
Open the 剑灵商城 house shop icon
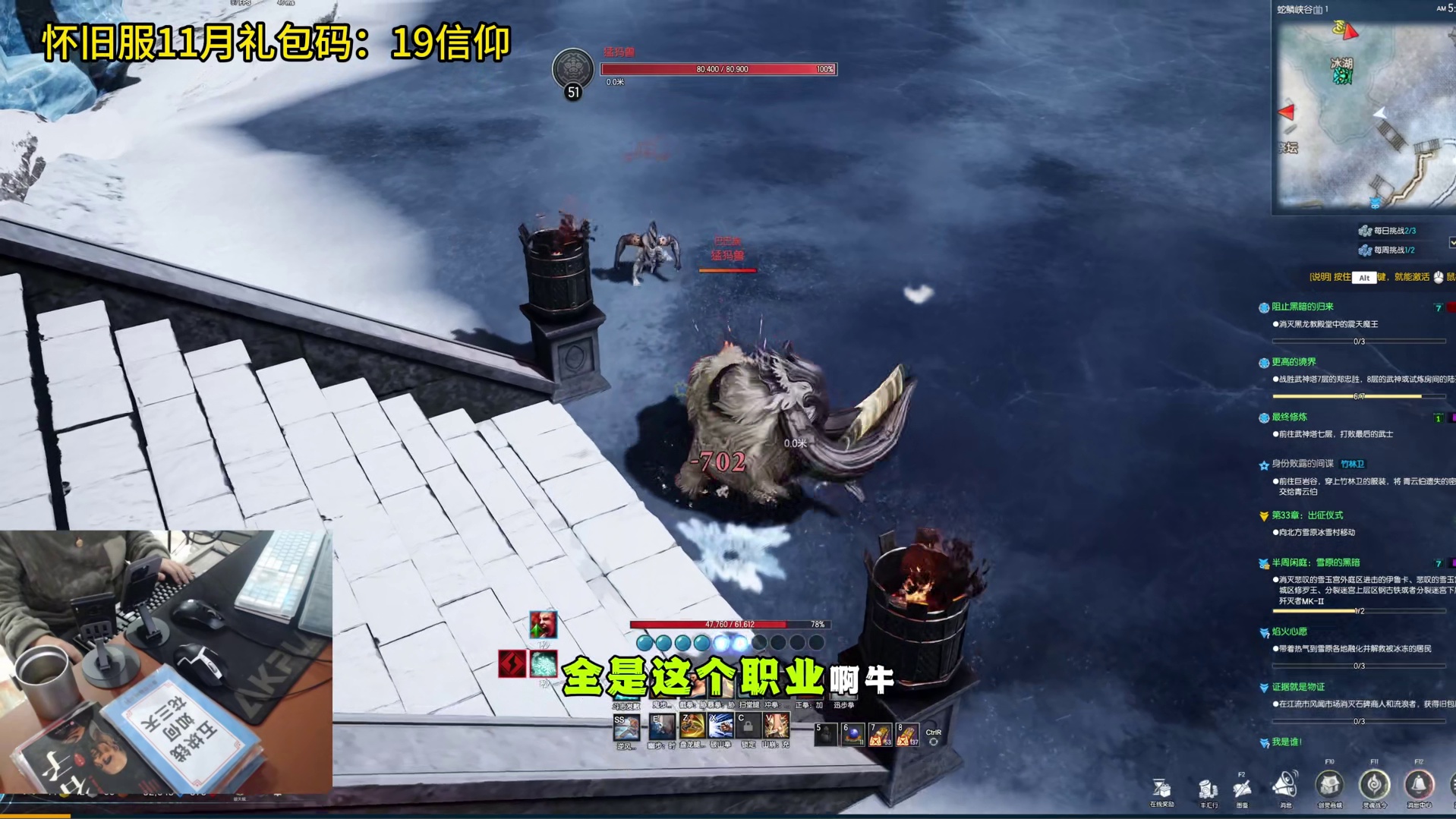(x=1329, y=785)
